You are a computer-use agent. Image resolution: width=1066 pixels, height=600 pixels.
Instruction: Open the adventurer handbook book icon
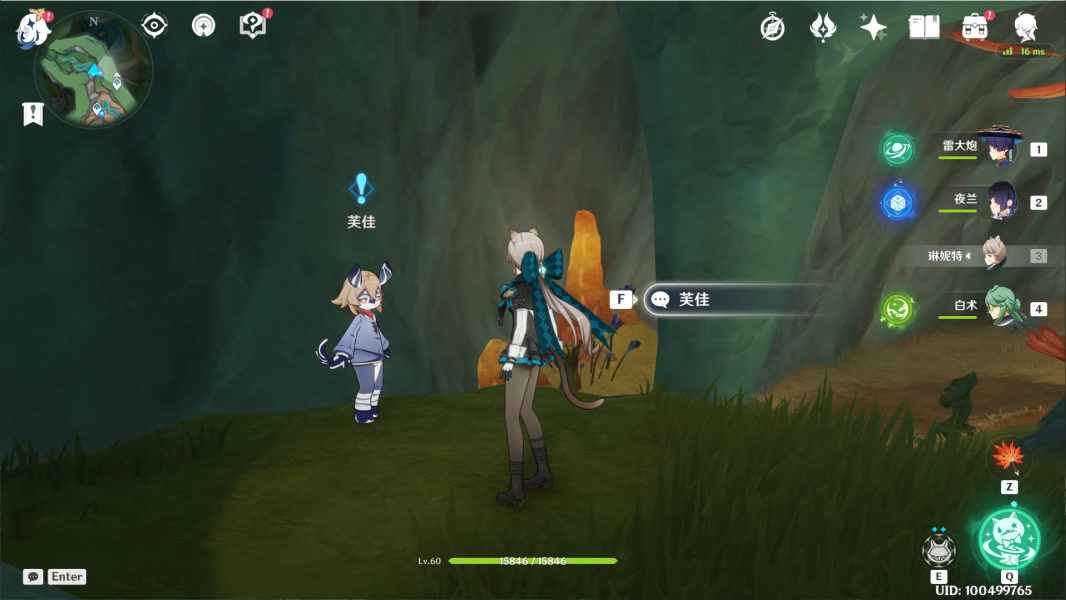tap(924, 27)
